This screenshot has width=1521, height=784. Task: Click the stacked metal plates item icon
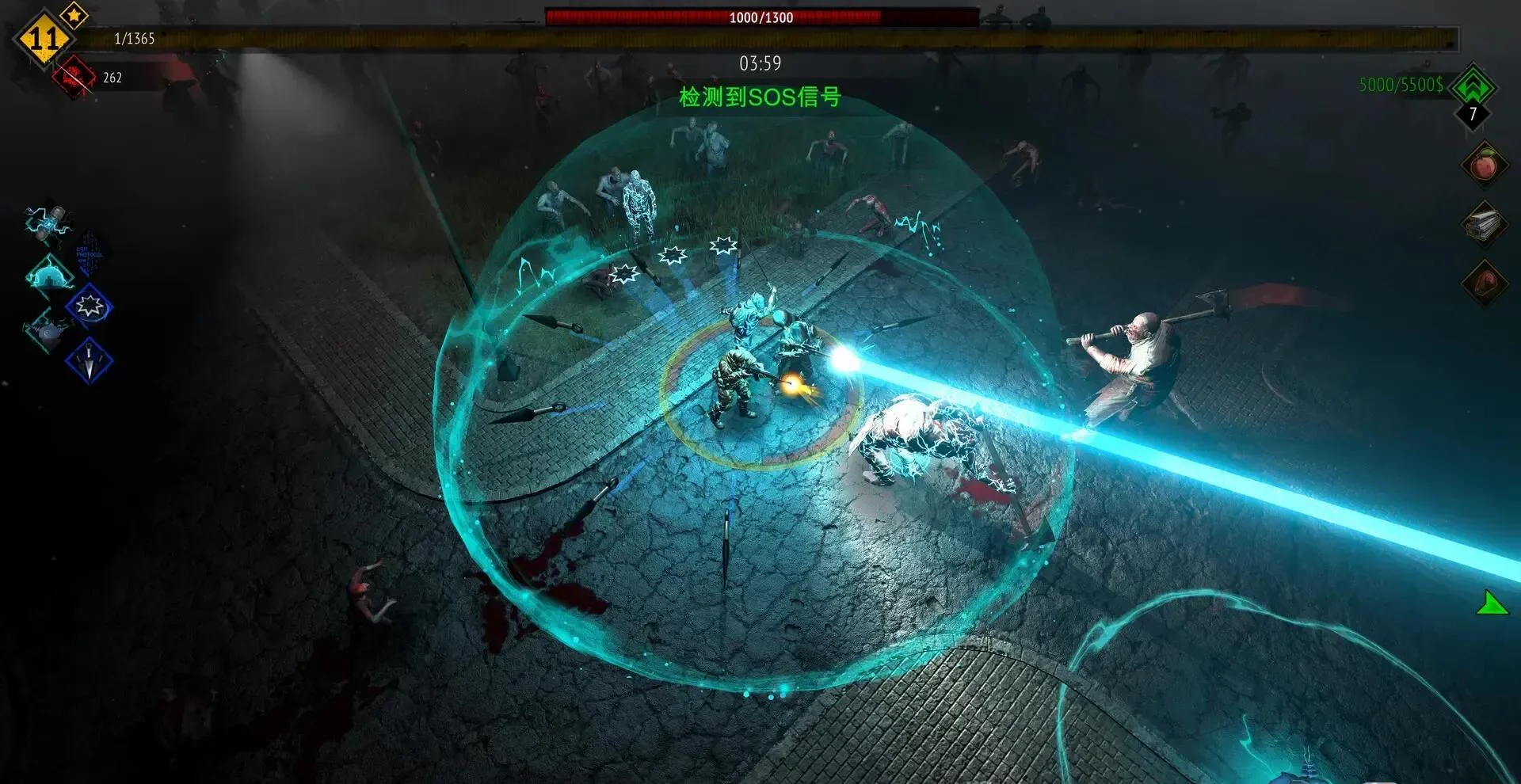pyautogui.click(x=1483, y=225)
